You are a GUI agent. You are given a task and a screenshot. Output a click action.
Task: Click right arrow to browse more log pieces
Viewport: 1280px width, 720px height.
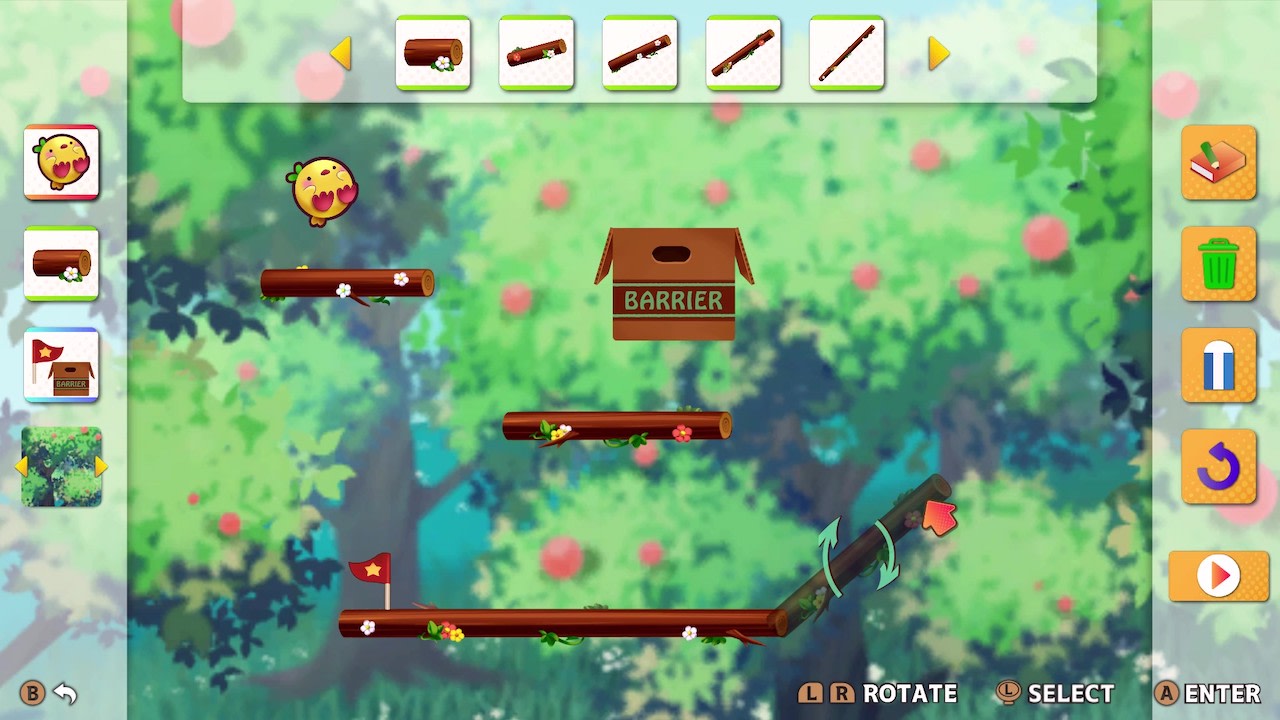(x=936, y=54)
